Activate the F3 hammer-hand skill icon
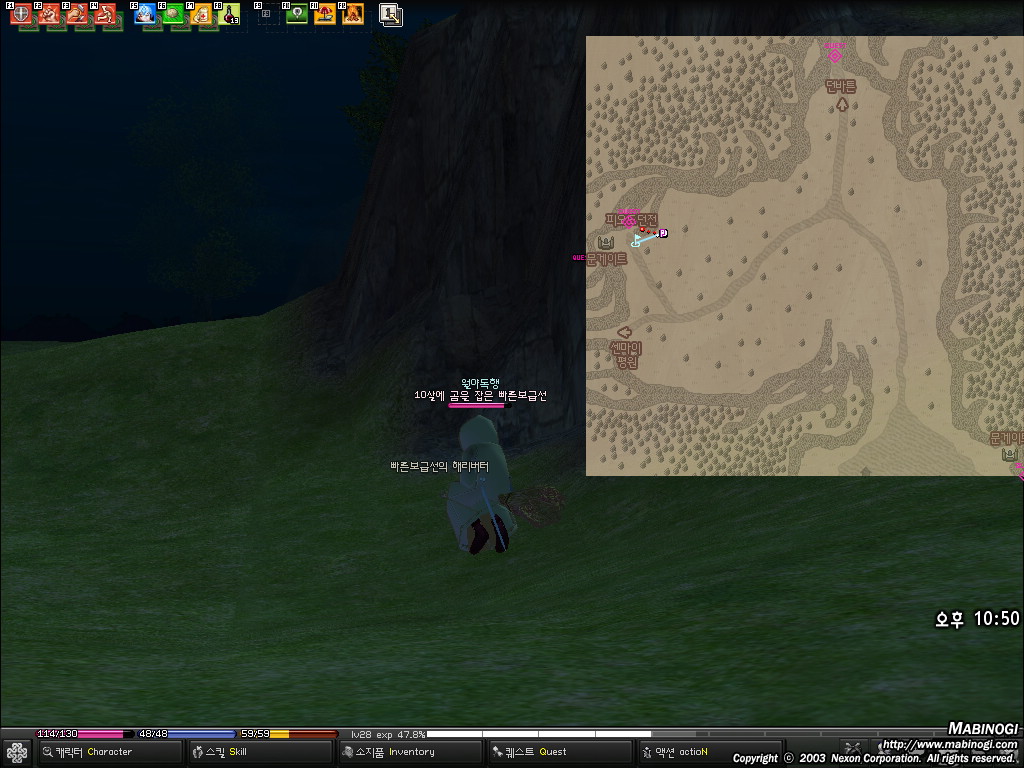 [x=76, y=15]
